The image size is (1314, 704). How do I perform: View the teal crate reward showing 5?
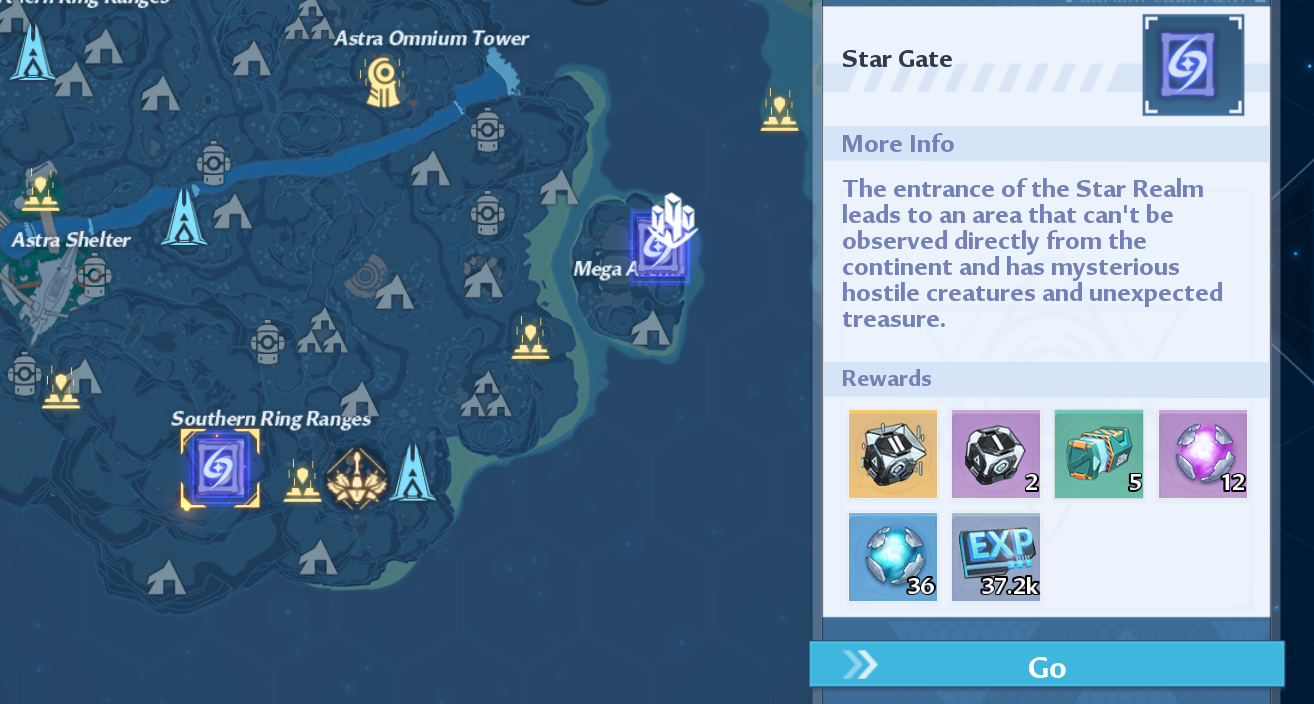(1098, 453)
